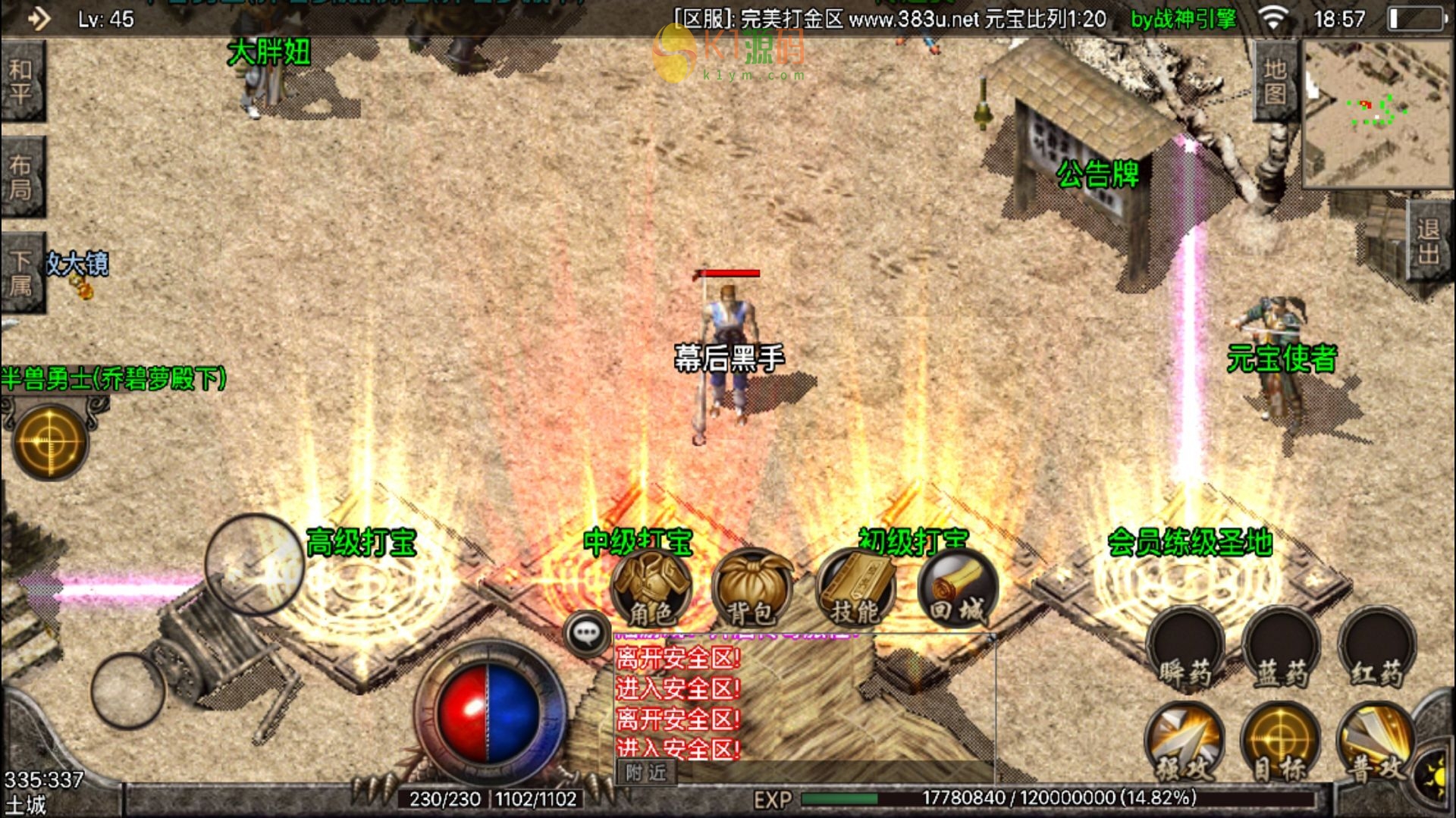Open the 布局 layout panel
This screenshot has width=1456, height=818.
tap(22, 177)
